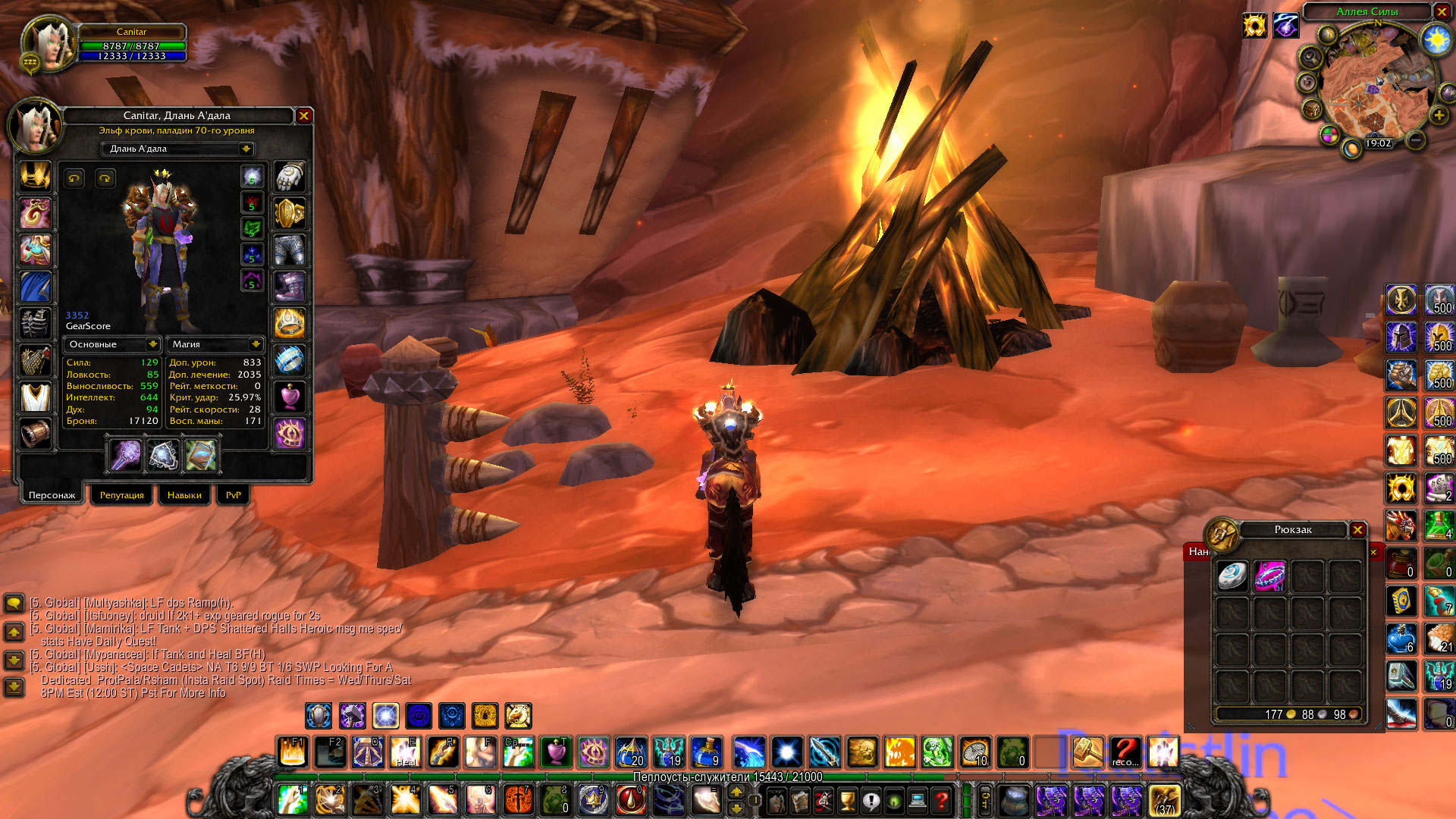Image resolution: width=1456 pixels, height=819 pixels.
Task: Open the Основные stats dropdown
Action: (152, 344)
